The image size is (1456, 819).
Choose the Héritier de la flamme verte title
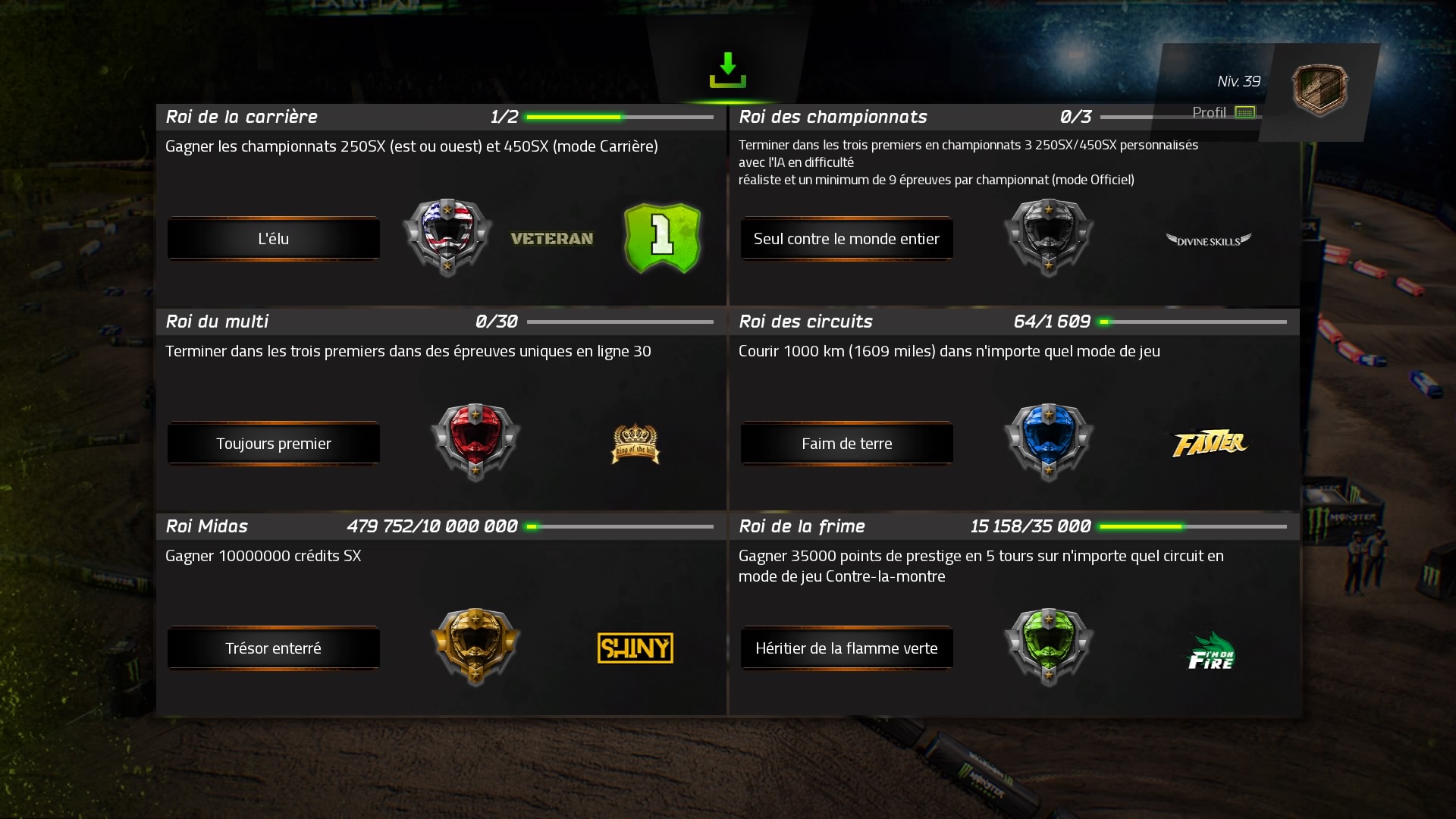846,648
